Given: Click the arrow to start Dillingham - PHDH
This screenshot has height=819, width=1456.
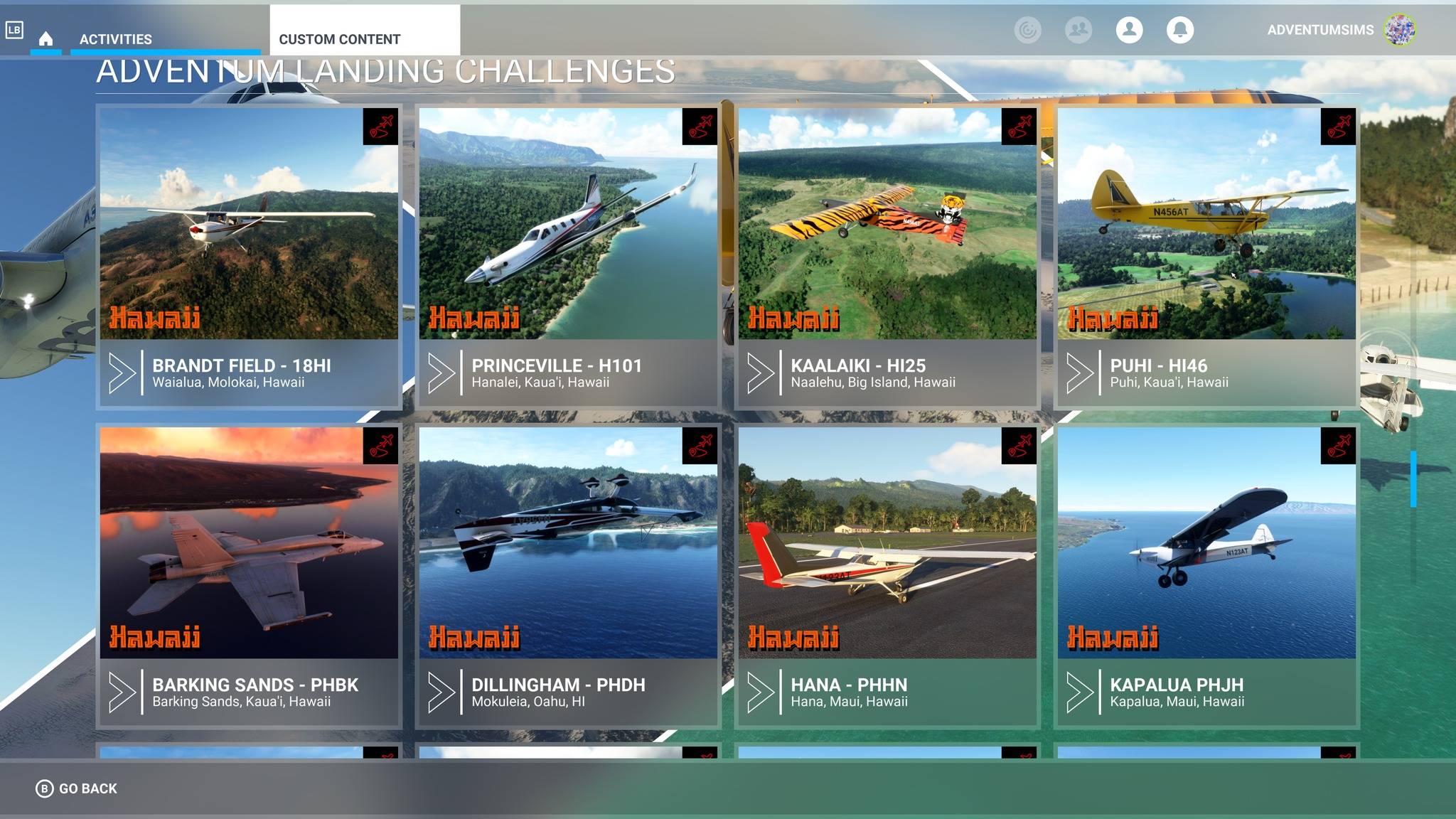Looking at the screenshot, I should (441, 692).
